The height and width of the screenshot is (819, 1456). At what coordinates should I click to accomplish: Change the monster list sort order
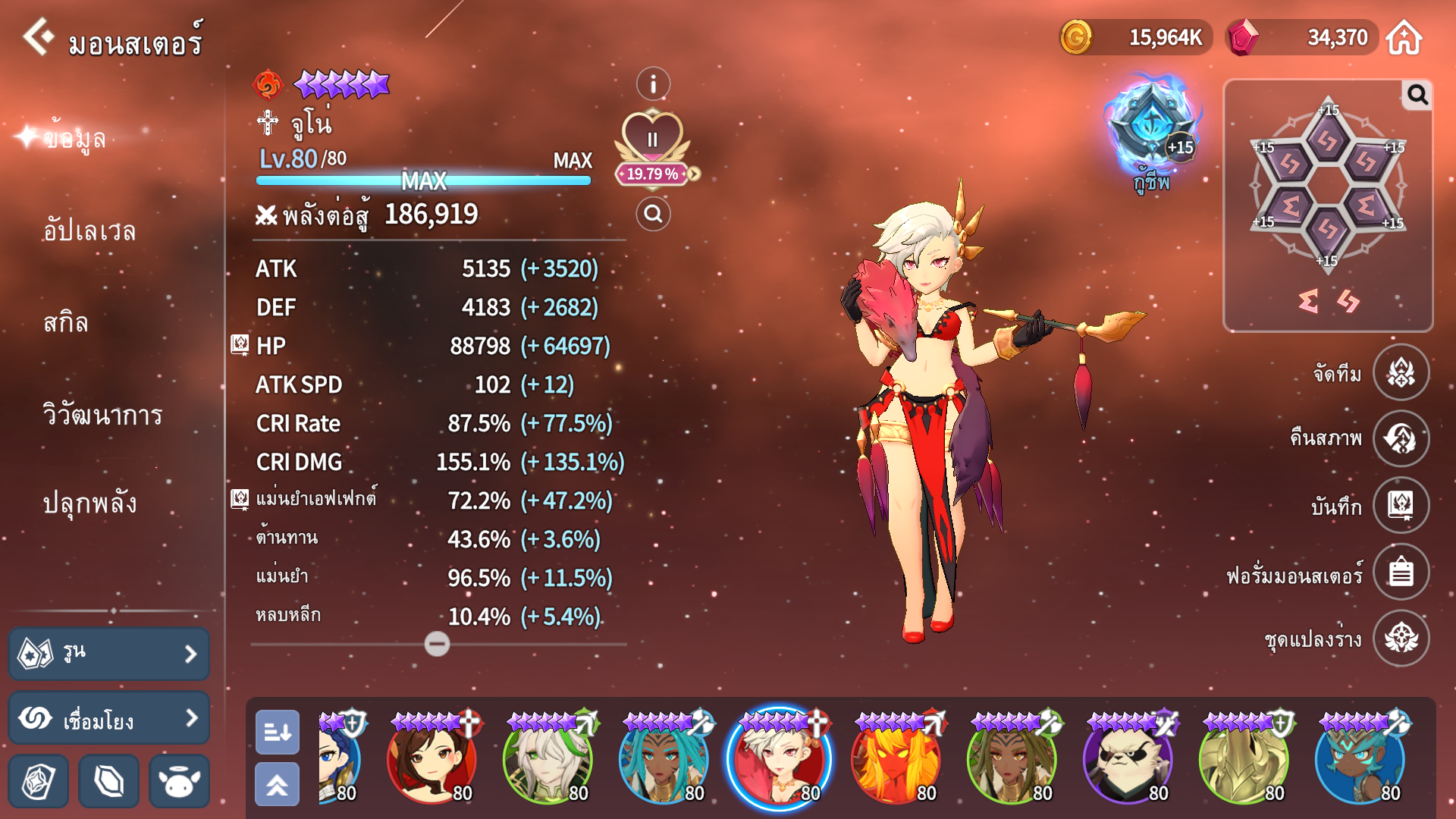click(278, 732)
